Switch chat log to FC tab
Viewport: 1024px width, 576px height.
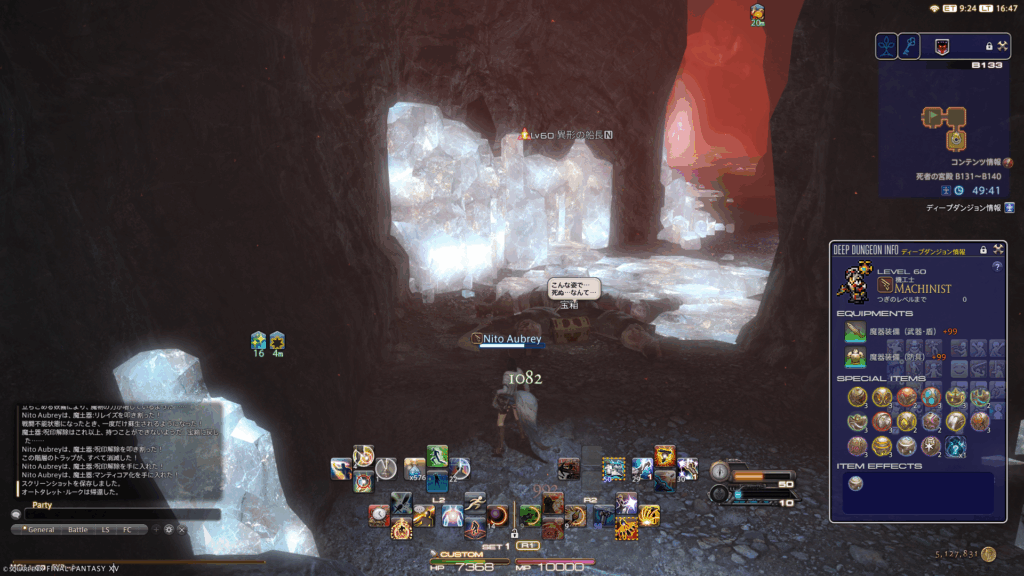click(127, 529)
